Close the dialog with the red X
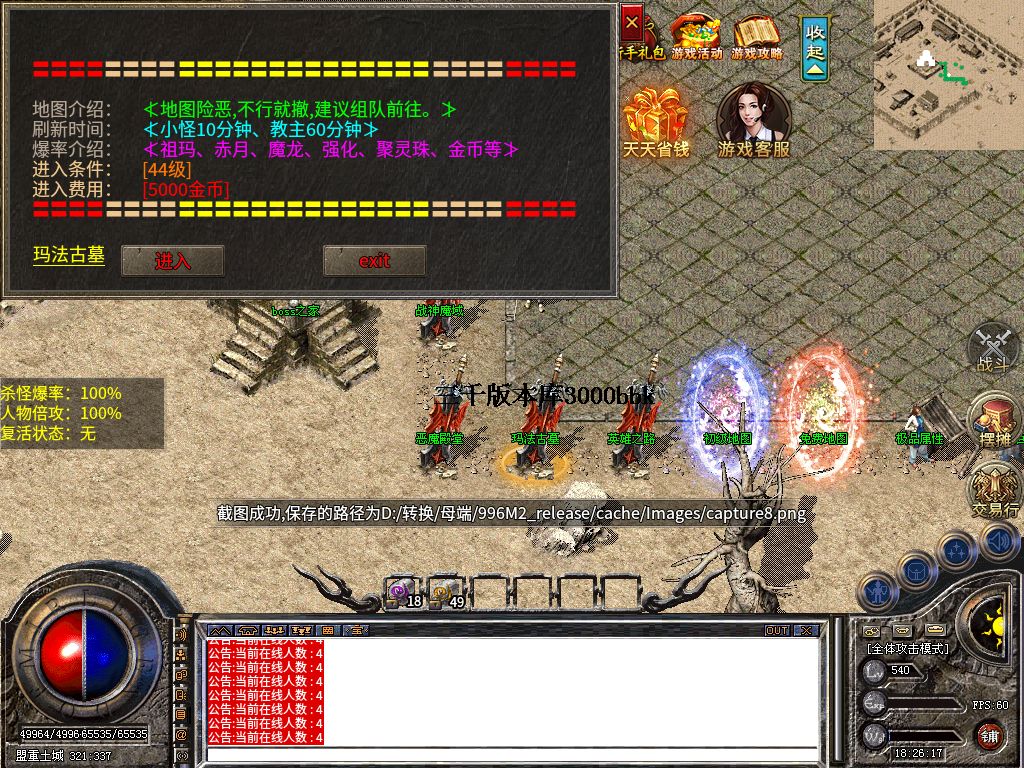The height and width of the screenshot is (768, 1024). tap(632, 21)
